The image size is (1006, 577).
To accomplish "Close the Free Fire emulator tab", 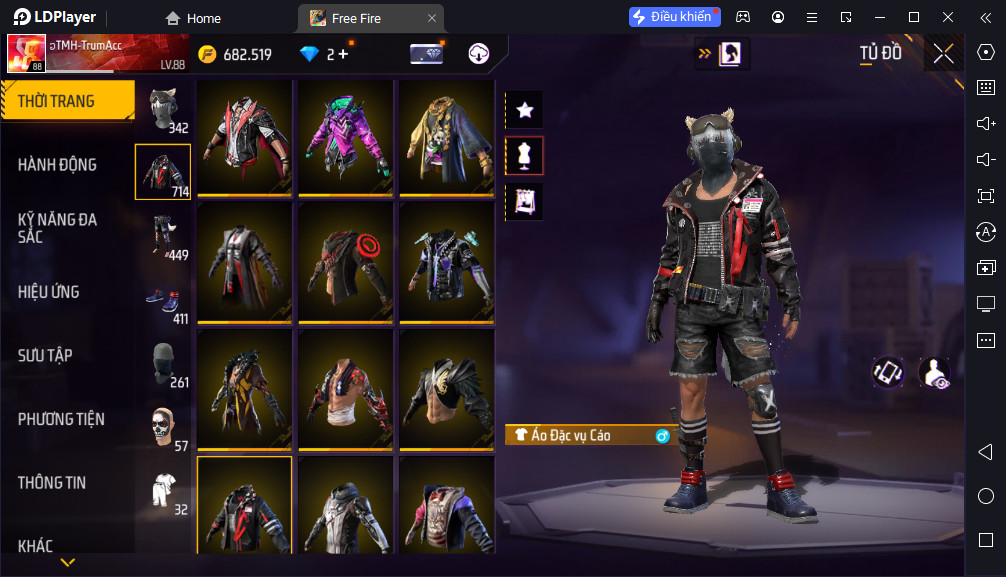I will click(431, 18).
